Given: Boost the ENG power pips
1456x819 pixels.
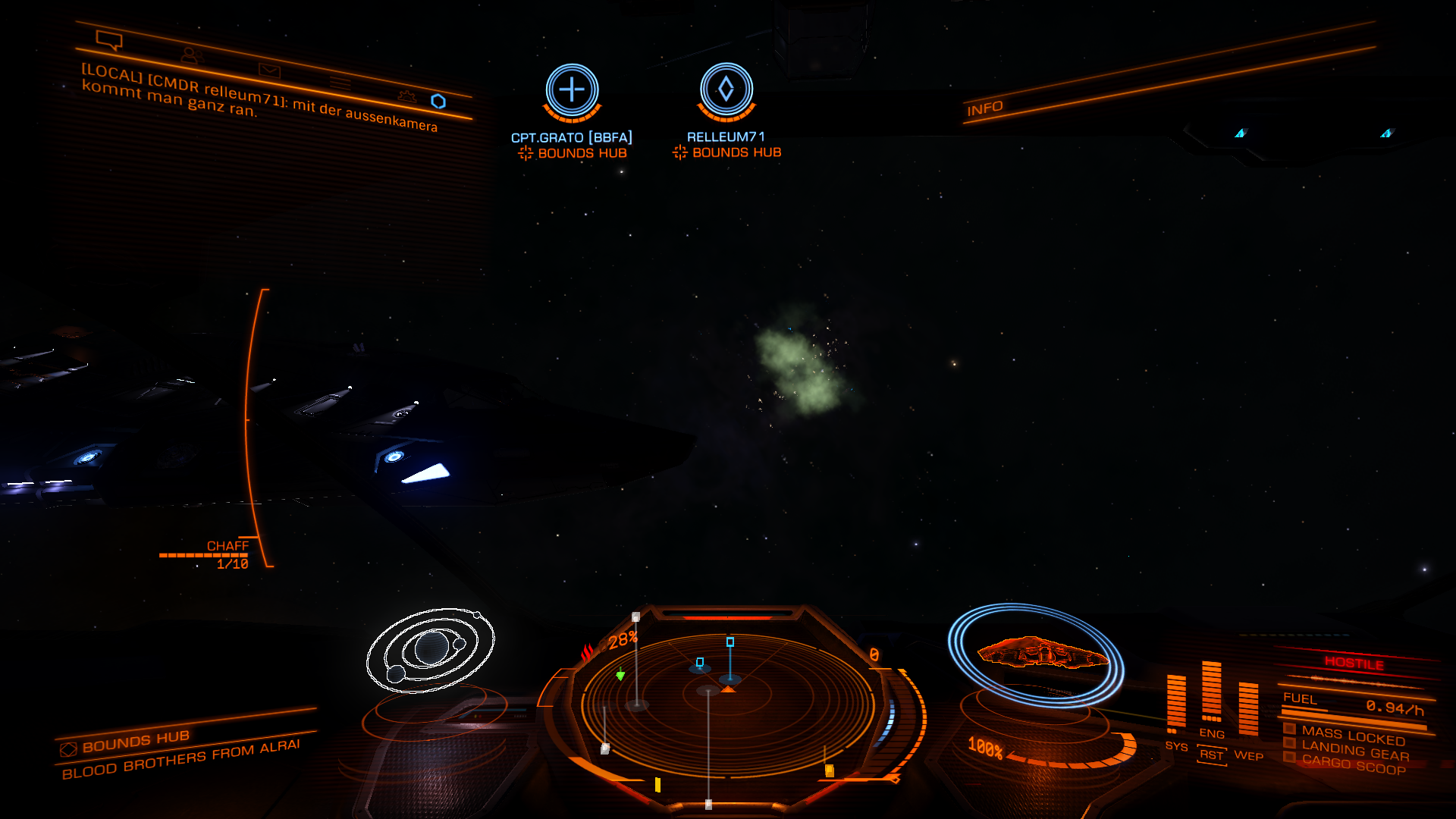Looking at the screenshot, I should [x=1212, y=733].
